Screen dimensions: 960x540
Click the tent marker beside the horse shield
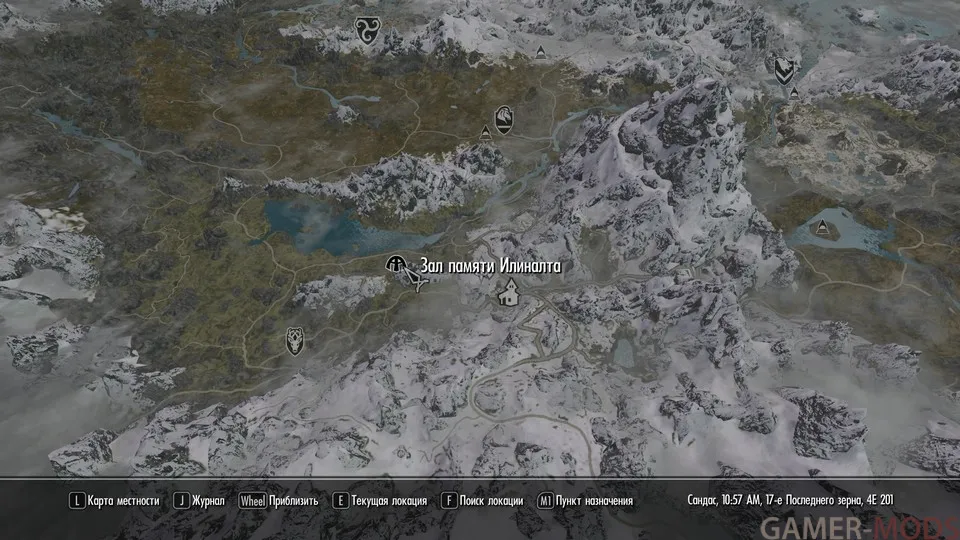tap(486, 132)
